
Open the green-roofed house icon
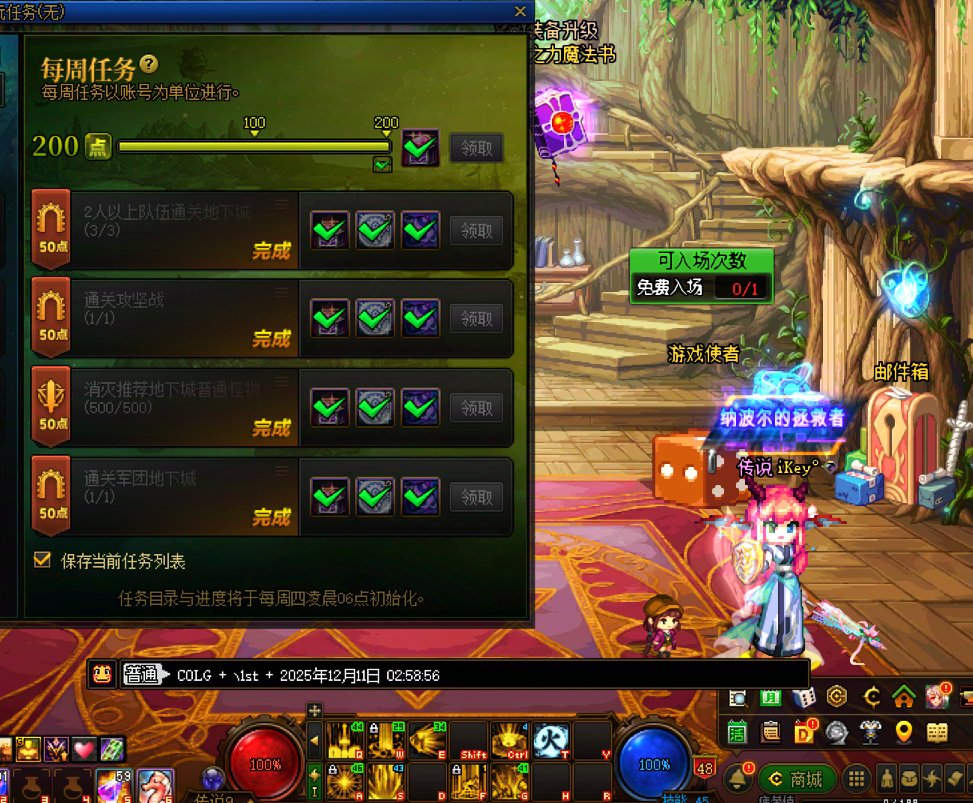(x=903, y=696)
